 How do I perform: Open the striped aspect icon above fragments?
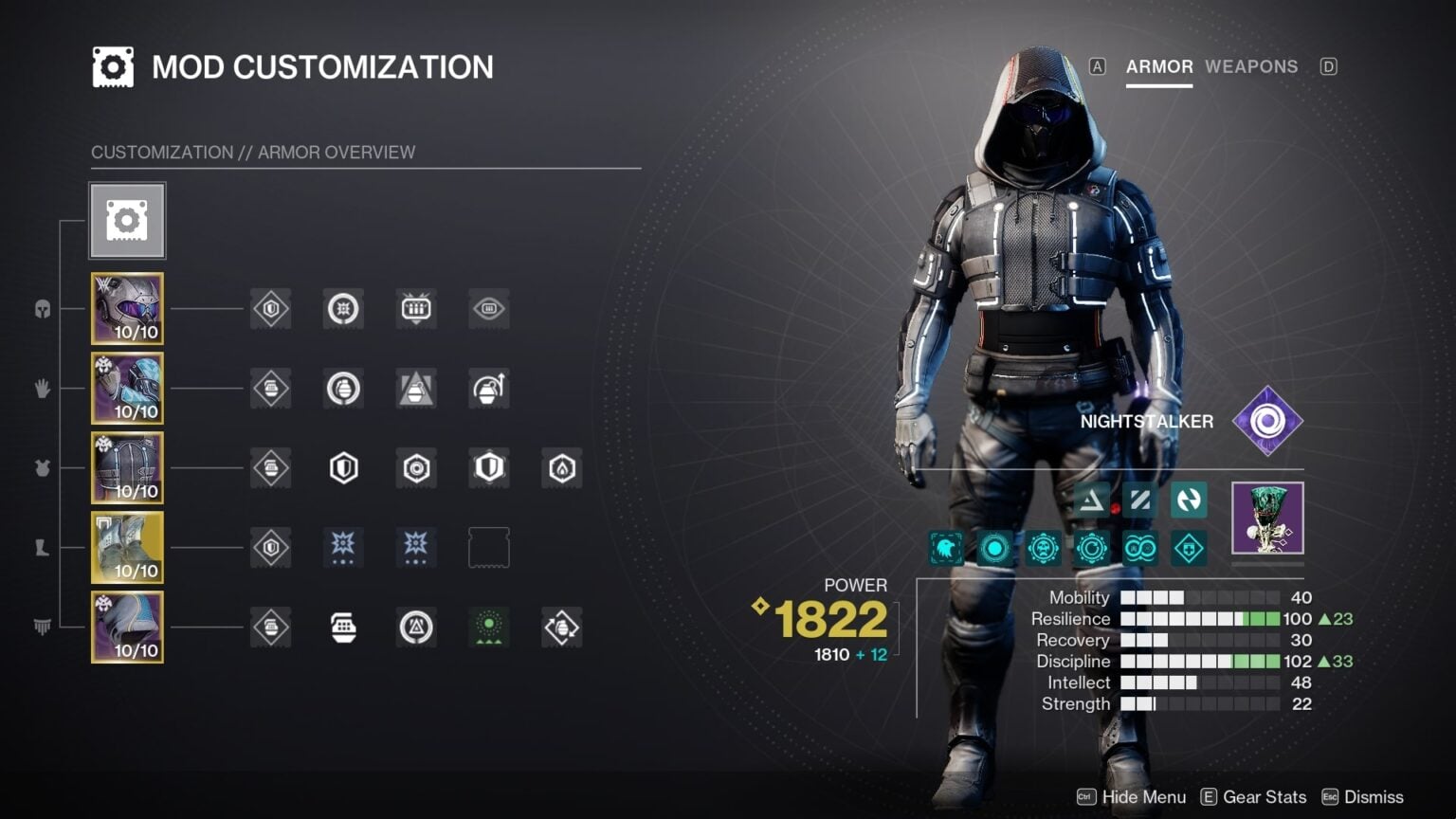click(x=1139, y=500)
